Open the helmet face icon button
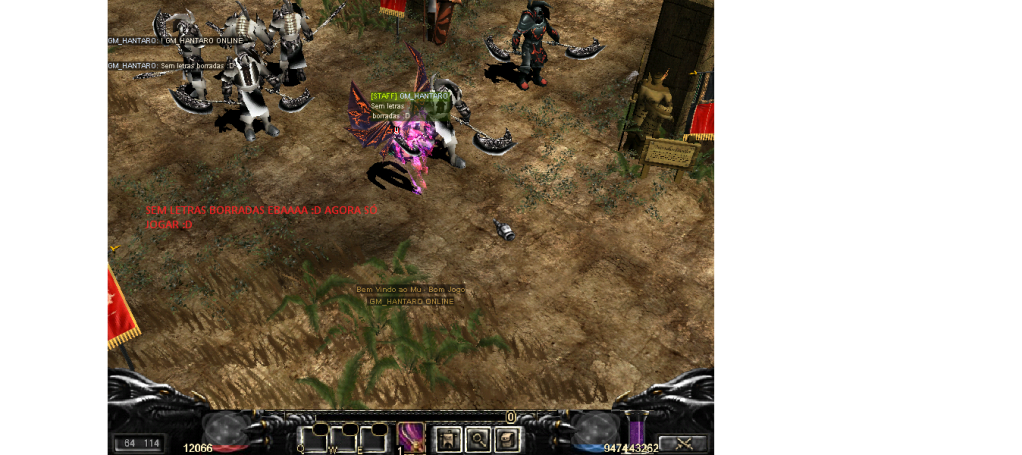Viewport: 1022px width, 455px height. click(508, 437)
